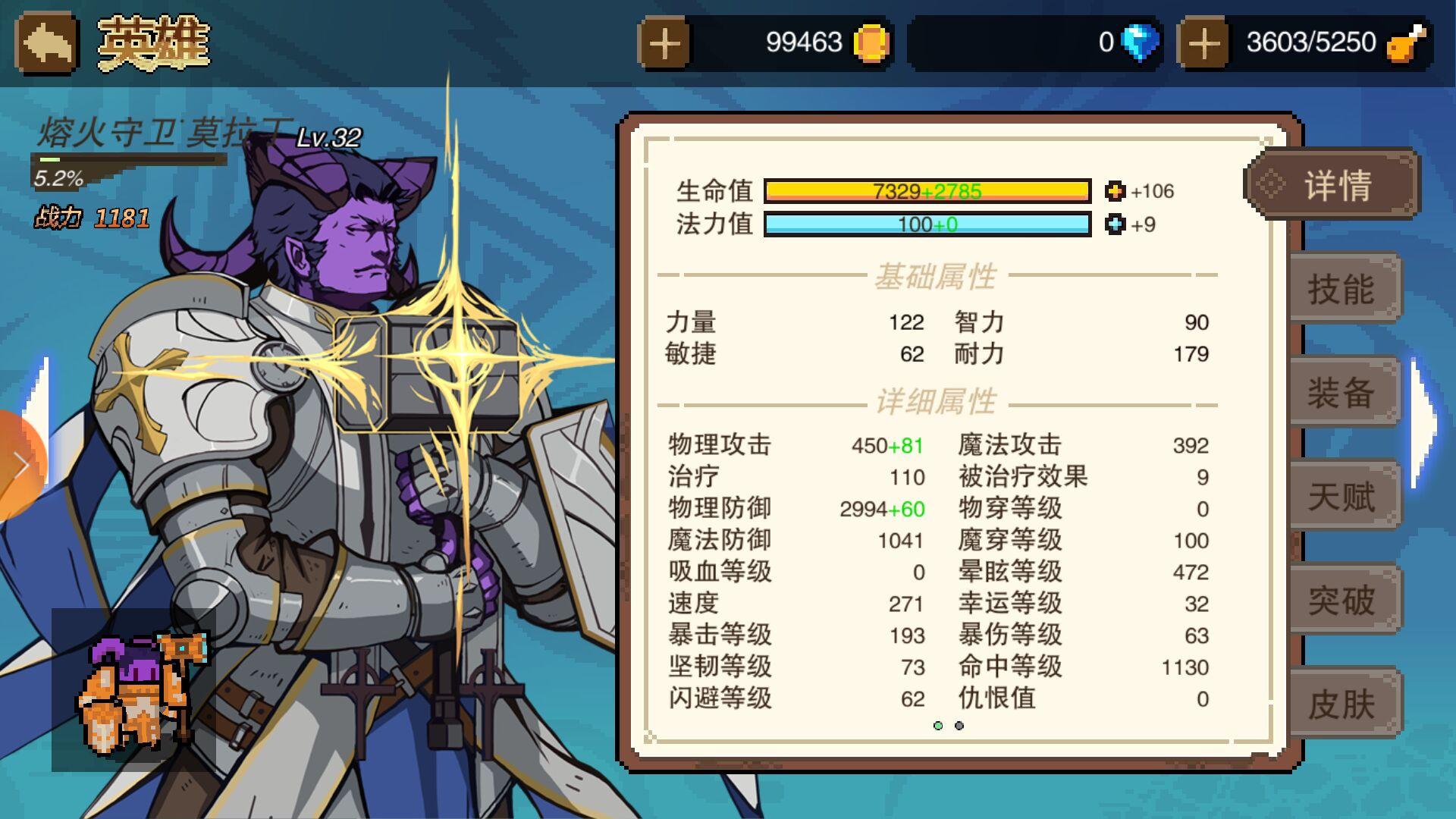Go back using the arrow button

coord(47,43)
